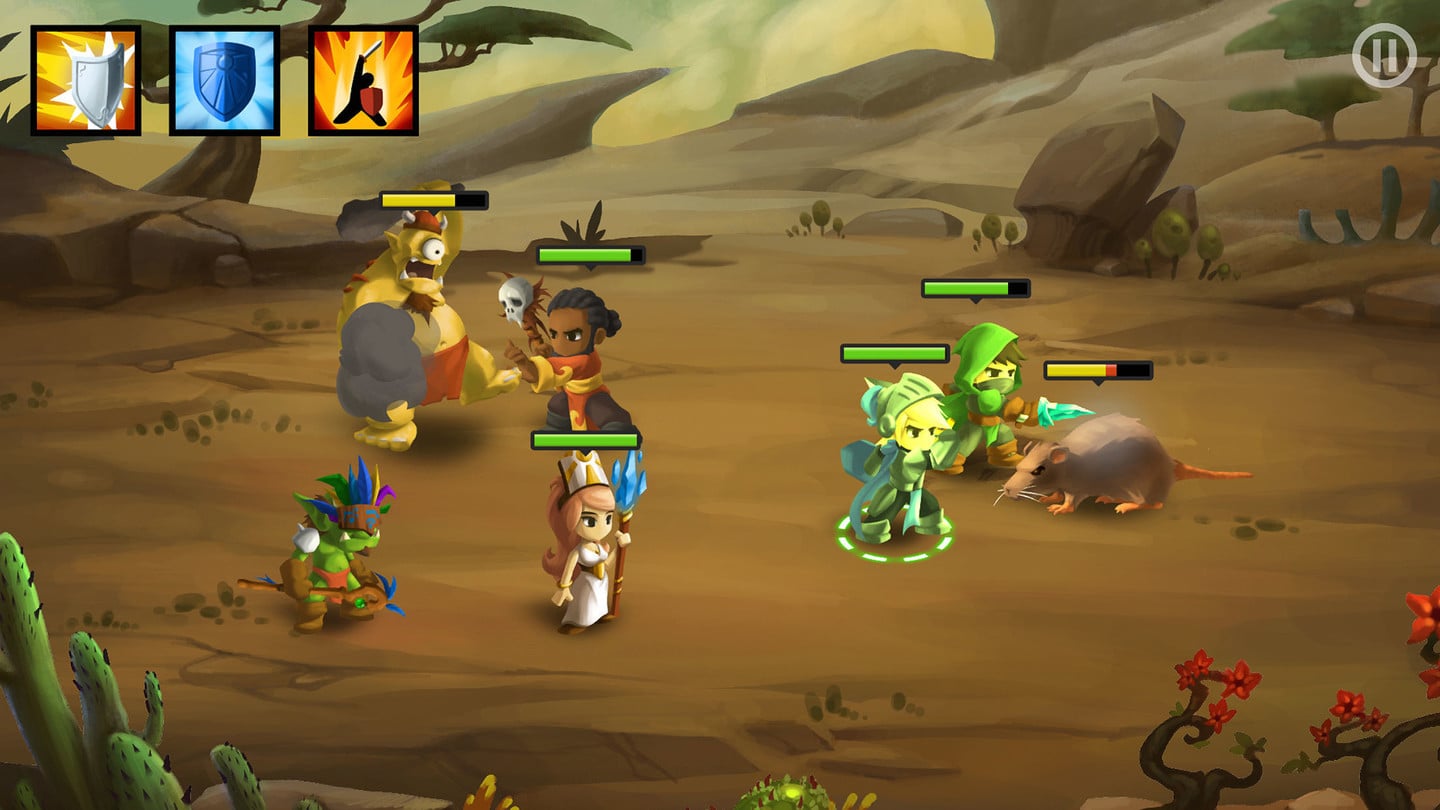Viewport: 1440px width, 810px height.
Task: Select the dark-haired mage holding a skull staff
Action: [575, 350]
